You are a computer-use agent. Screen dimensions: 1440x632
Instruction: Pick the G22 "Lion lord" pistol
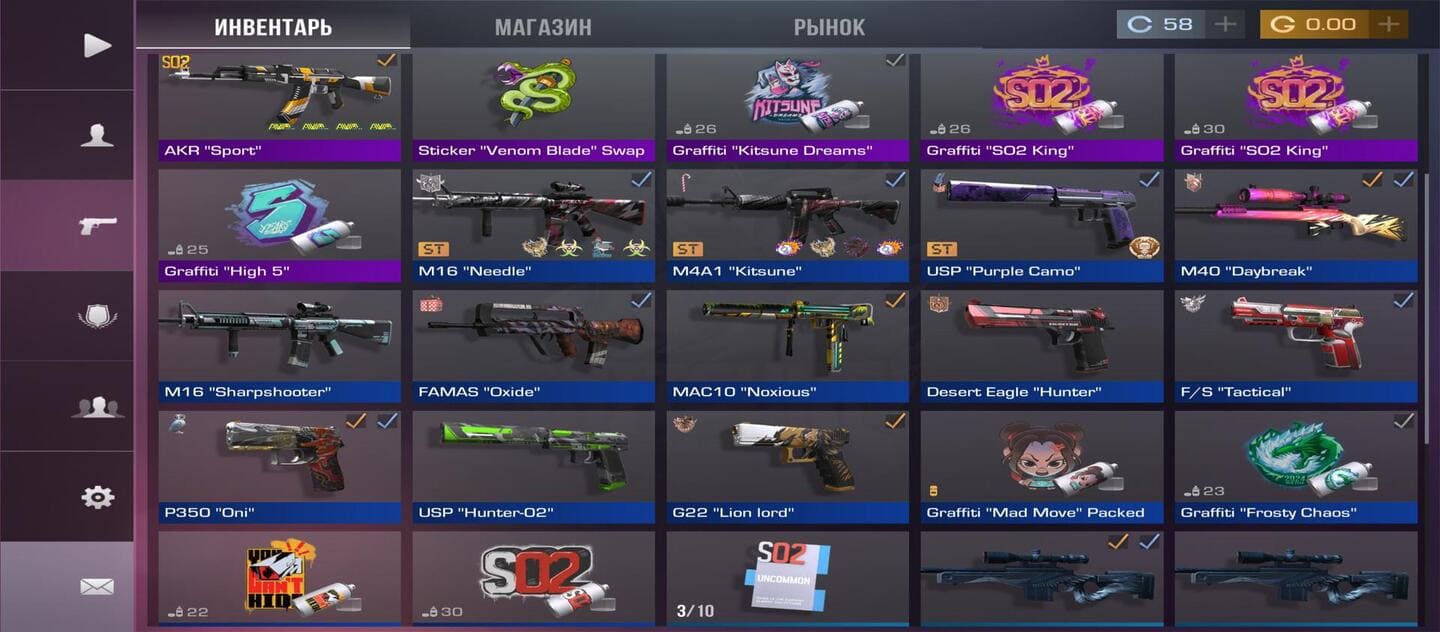tap(787, 466)
